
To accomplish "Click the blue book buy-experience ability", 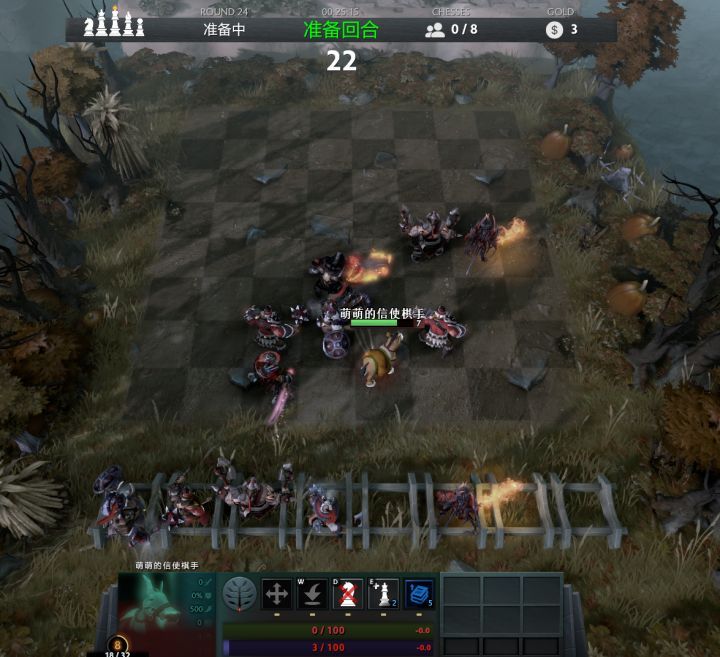I will coord(419,594).
